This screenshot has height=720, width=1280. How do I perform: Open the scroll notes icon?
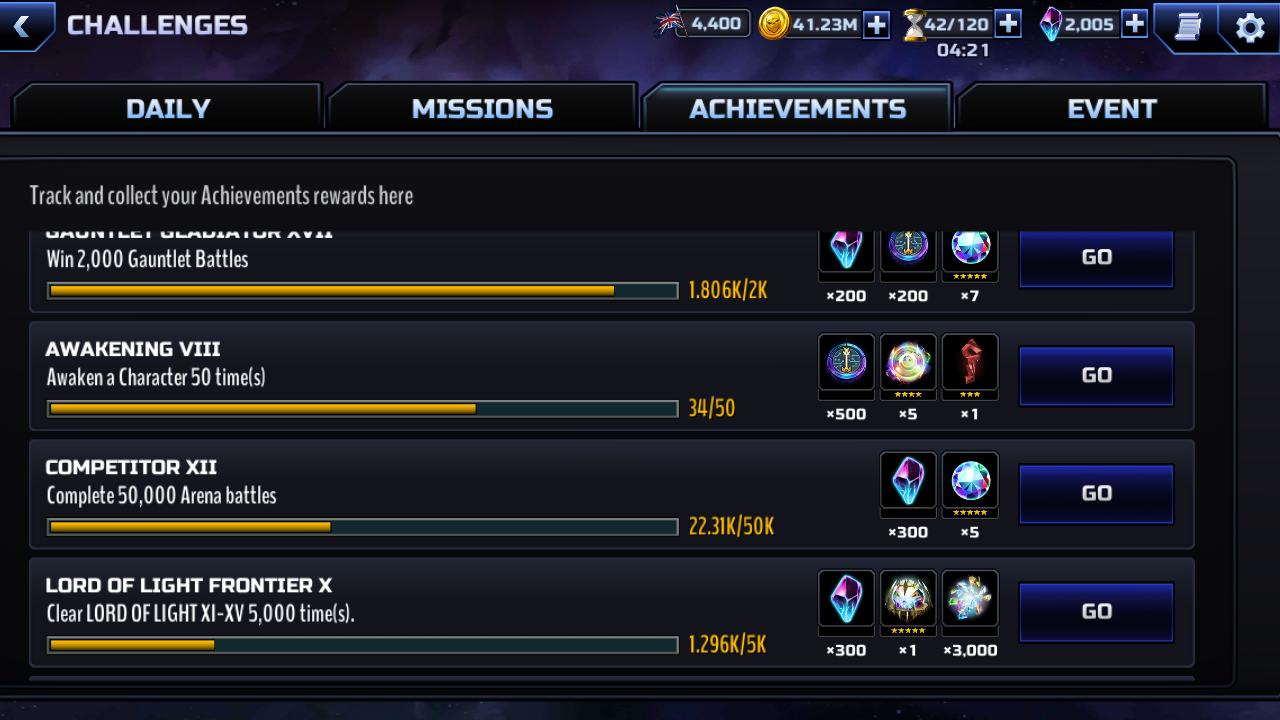pyautogui.click(x=1187, y=27)
